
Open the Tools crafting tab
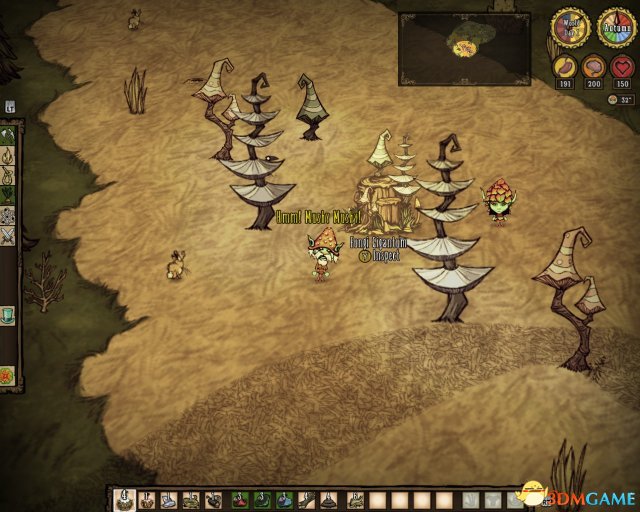[x=9, y=136]
